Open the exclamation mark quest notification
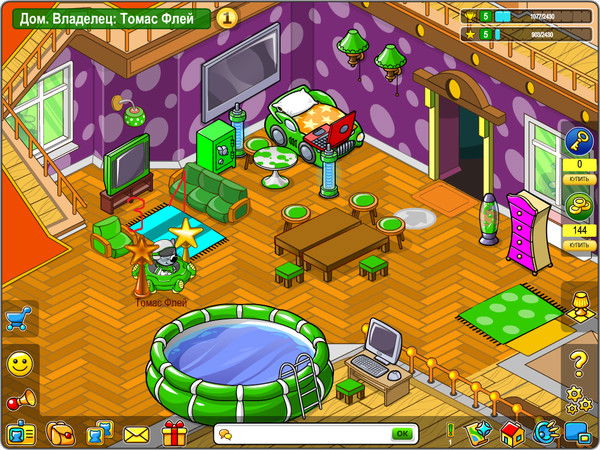Screen dimensions: 600x450 pyautogui.click(x=451, y=433)
